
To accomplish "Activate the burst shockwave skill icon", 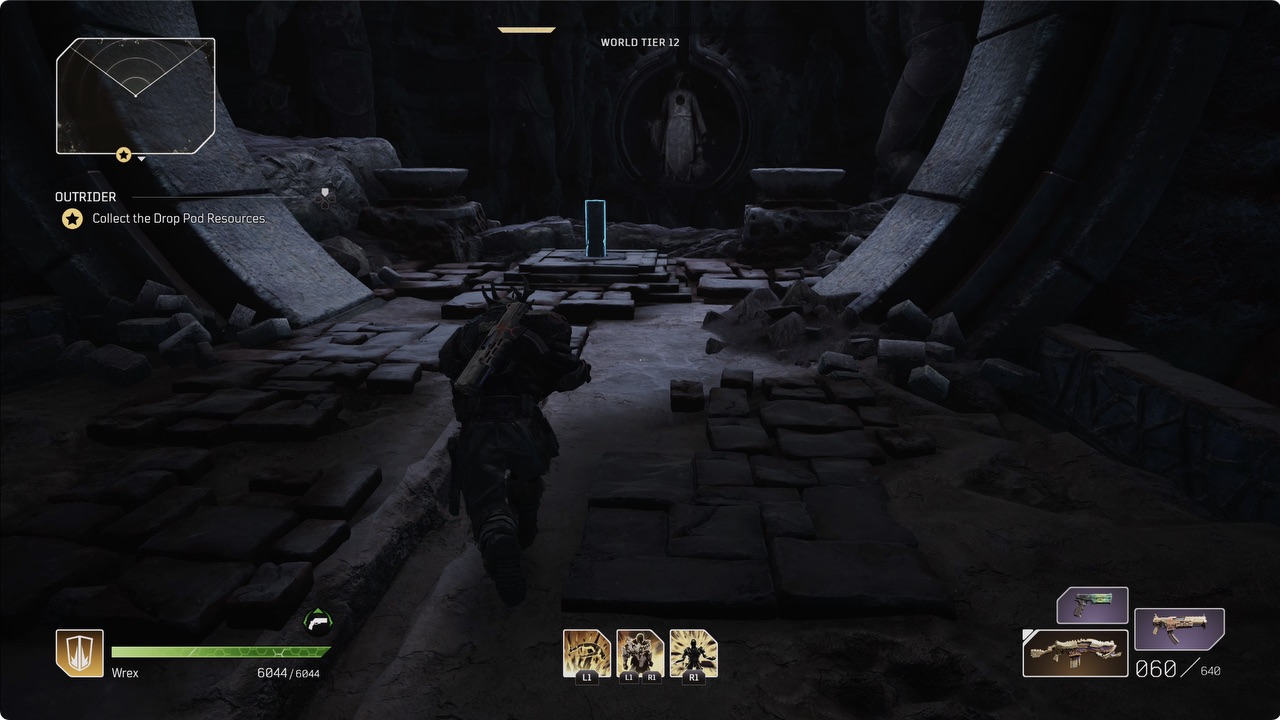I will (693, 653).
